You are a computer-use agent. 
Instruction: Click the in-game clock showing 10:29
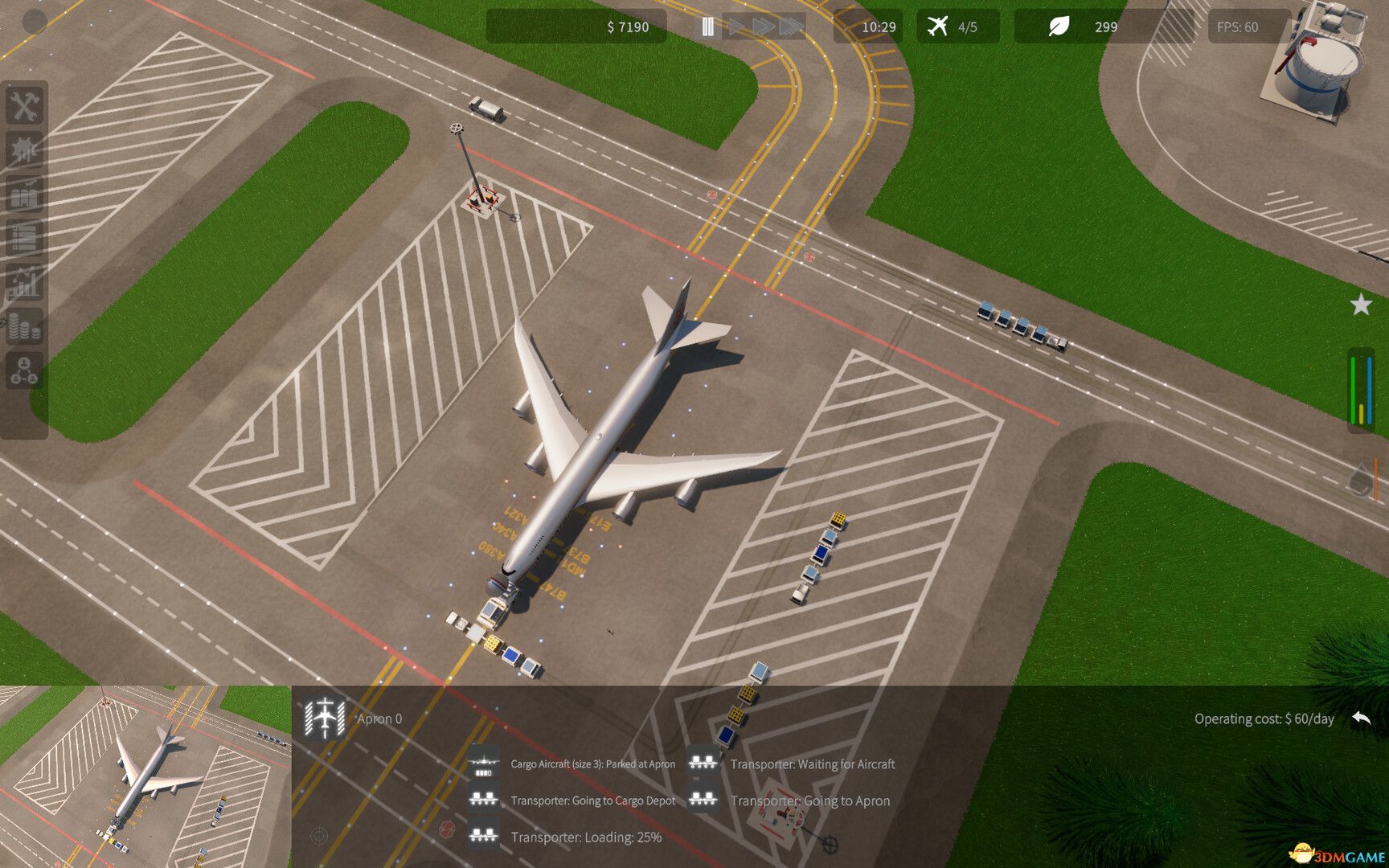pos(878,27)
